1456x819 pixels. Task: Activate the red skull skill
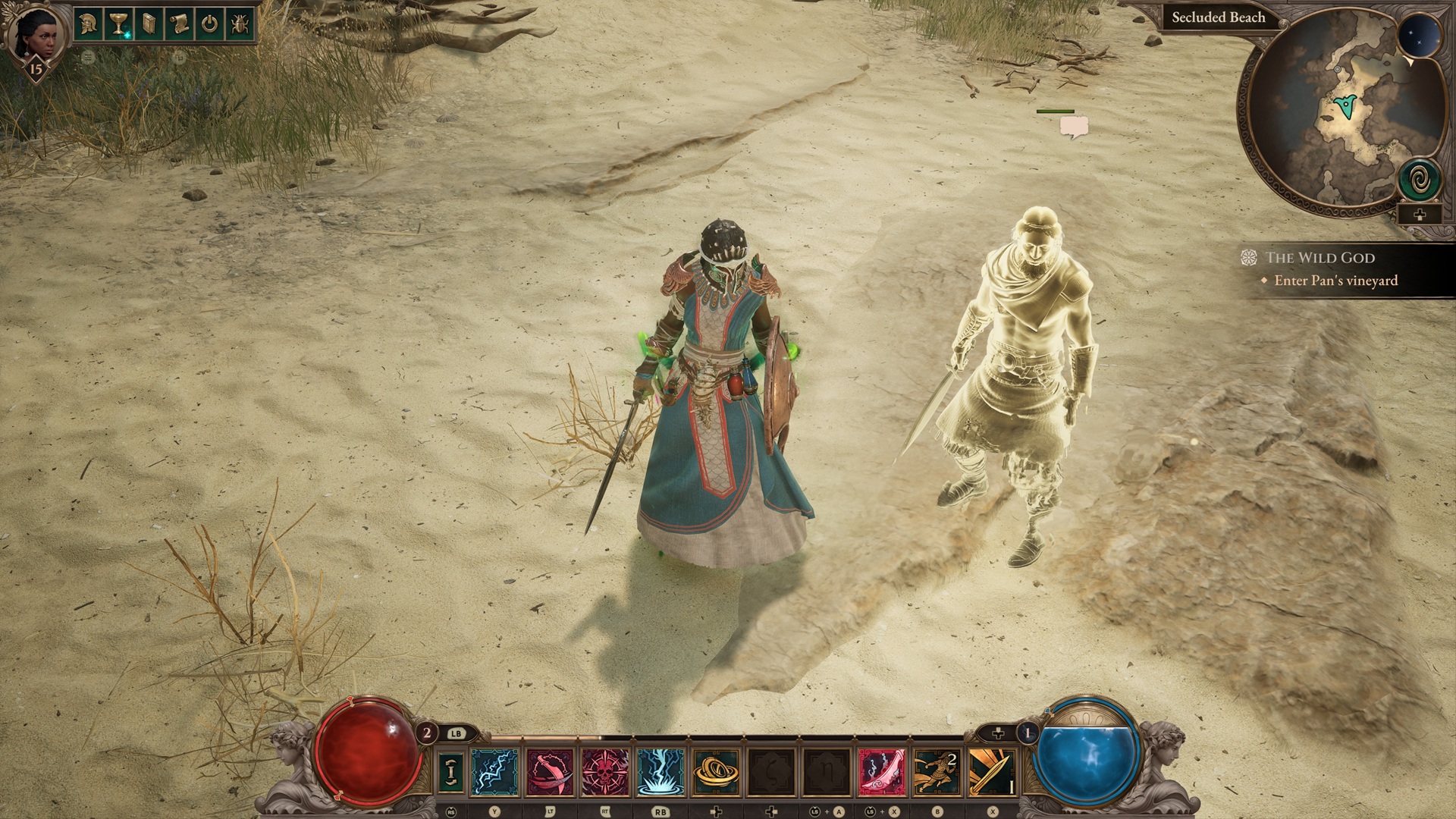tap(605, 771)
